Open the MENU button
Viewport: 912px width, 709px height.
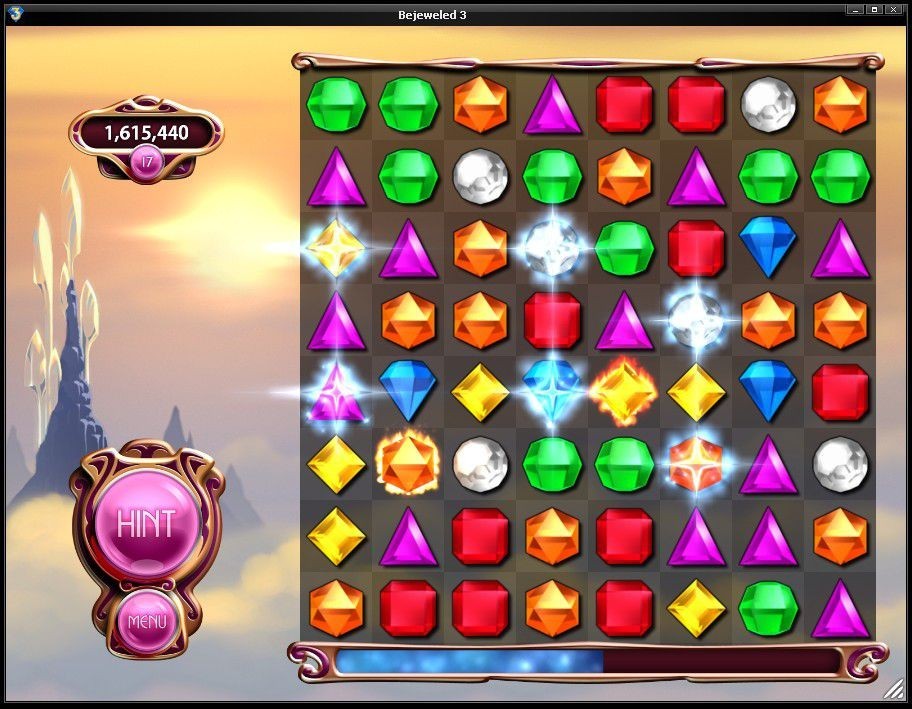coord(146,622)
